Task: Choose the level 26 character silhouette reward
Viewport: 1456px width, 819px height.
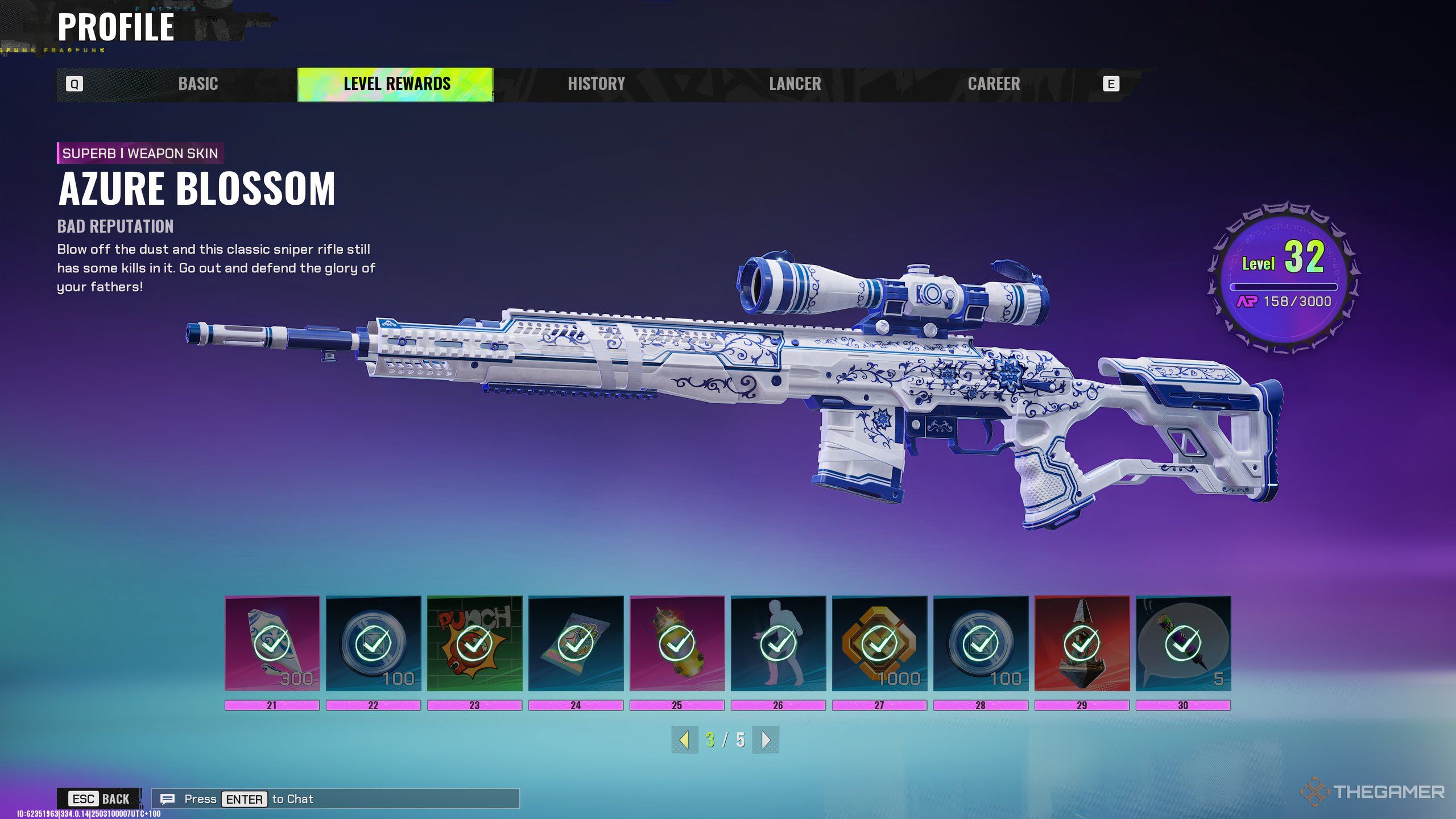Action: (x=778, y=643)
